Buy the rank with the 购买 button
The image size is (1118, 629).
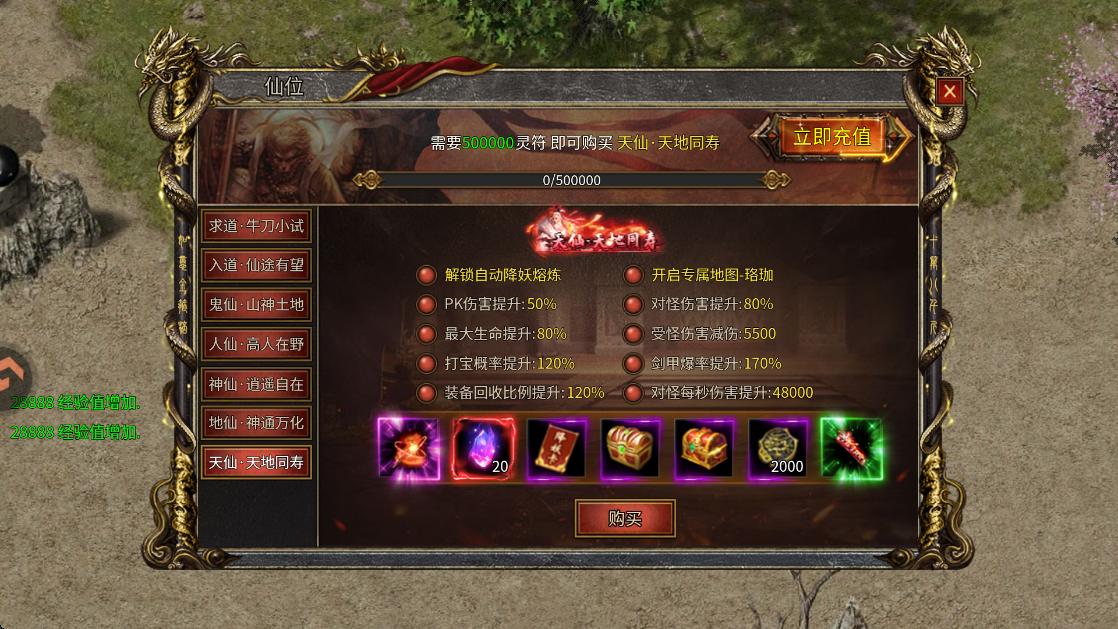[x=625, y=518]
